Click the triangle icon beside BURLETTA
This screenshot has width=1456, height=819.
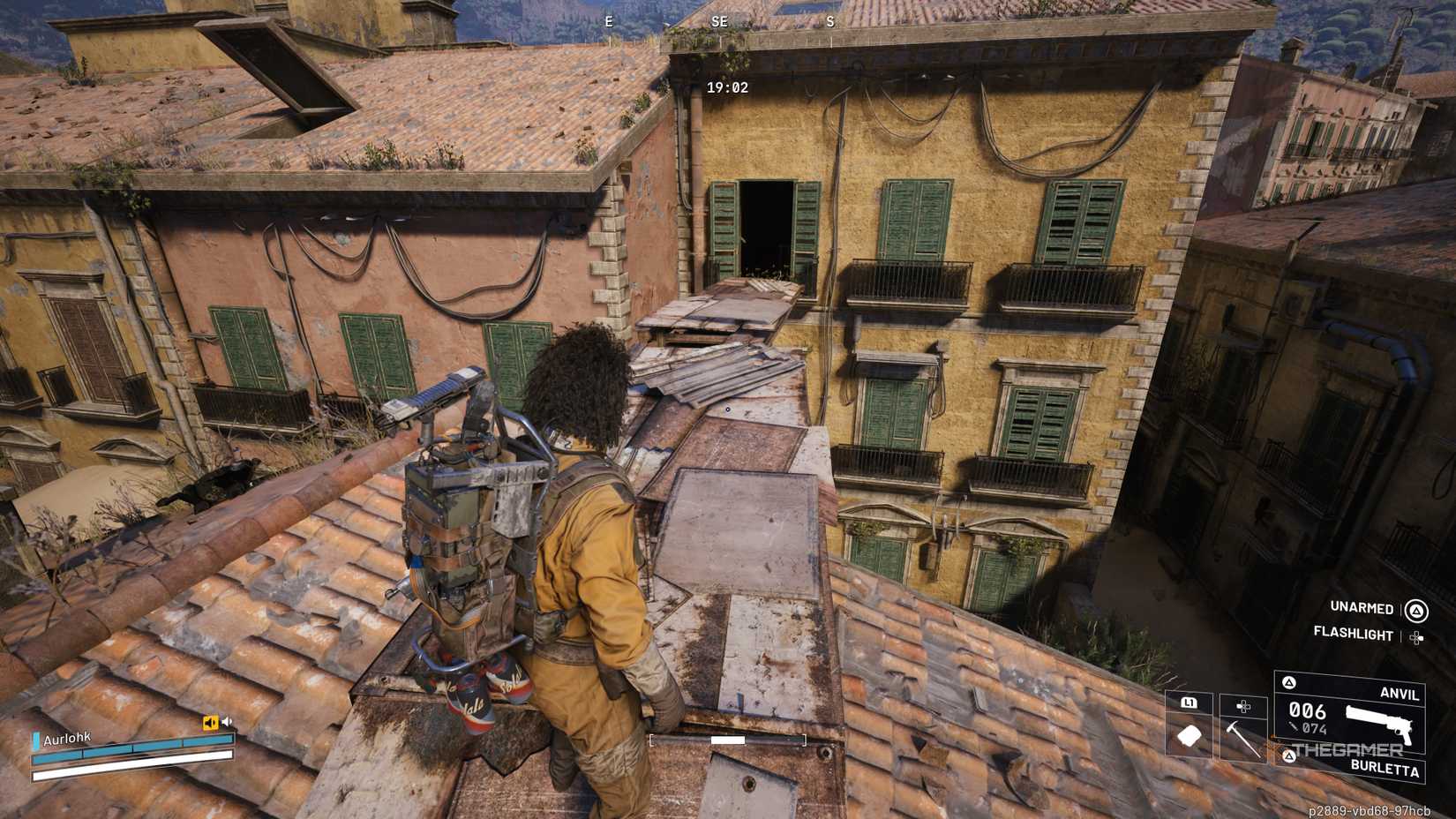point(1289,756)
